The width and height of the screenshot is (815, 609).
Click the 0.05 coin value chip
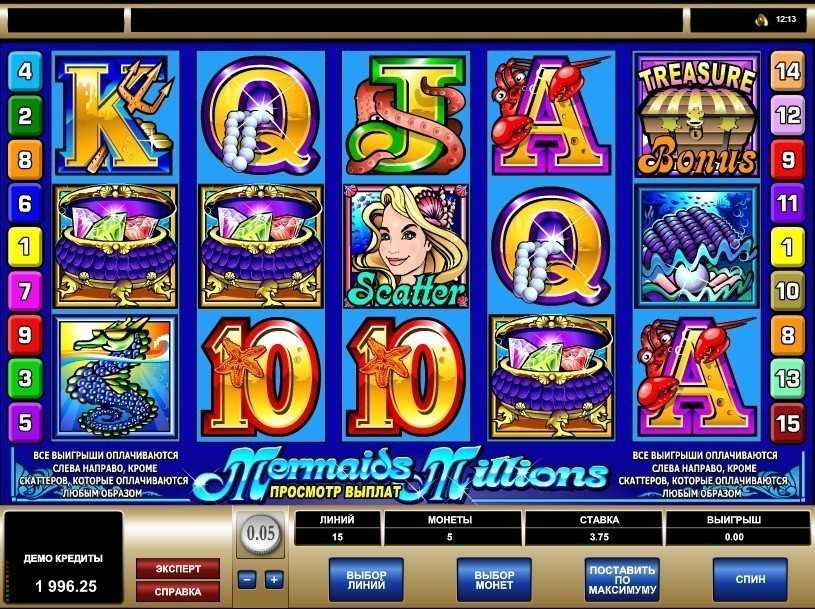point(261,533)
